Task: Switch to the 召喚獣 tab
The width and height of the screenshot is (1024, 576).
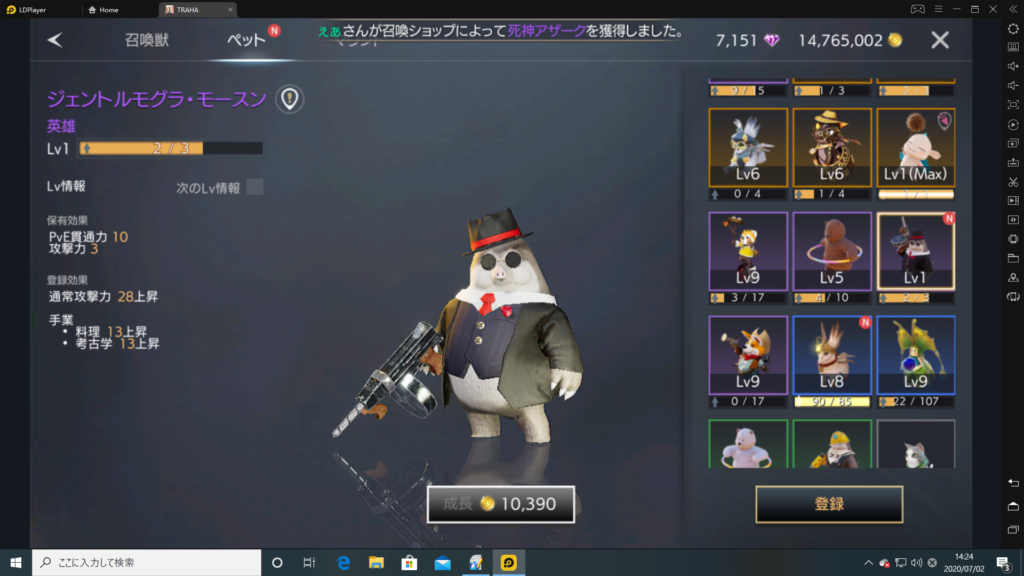Action: 148,40
